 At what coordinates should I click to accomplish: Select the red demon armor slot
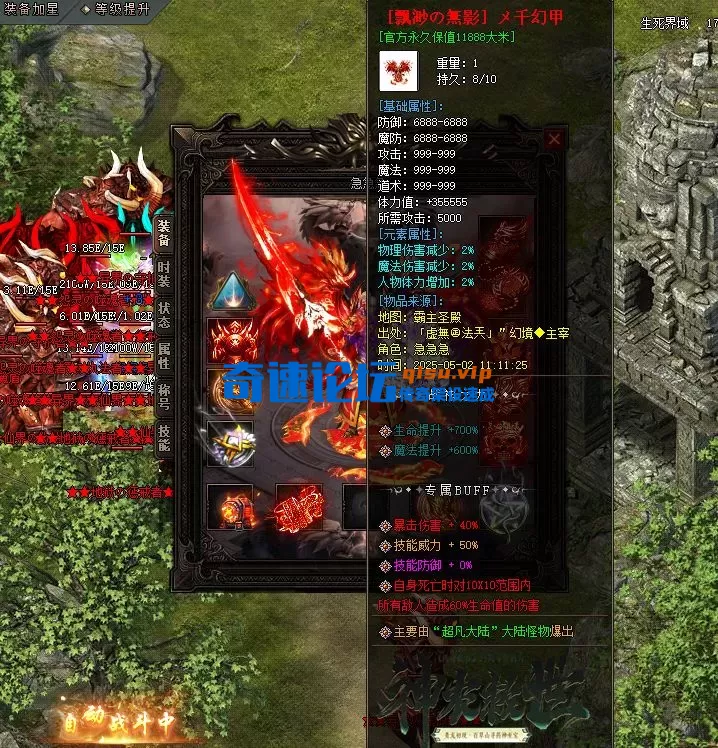tap(230, 340)
